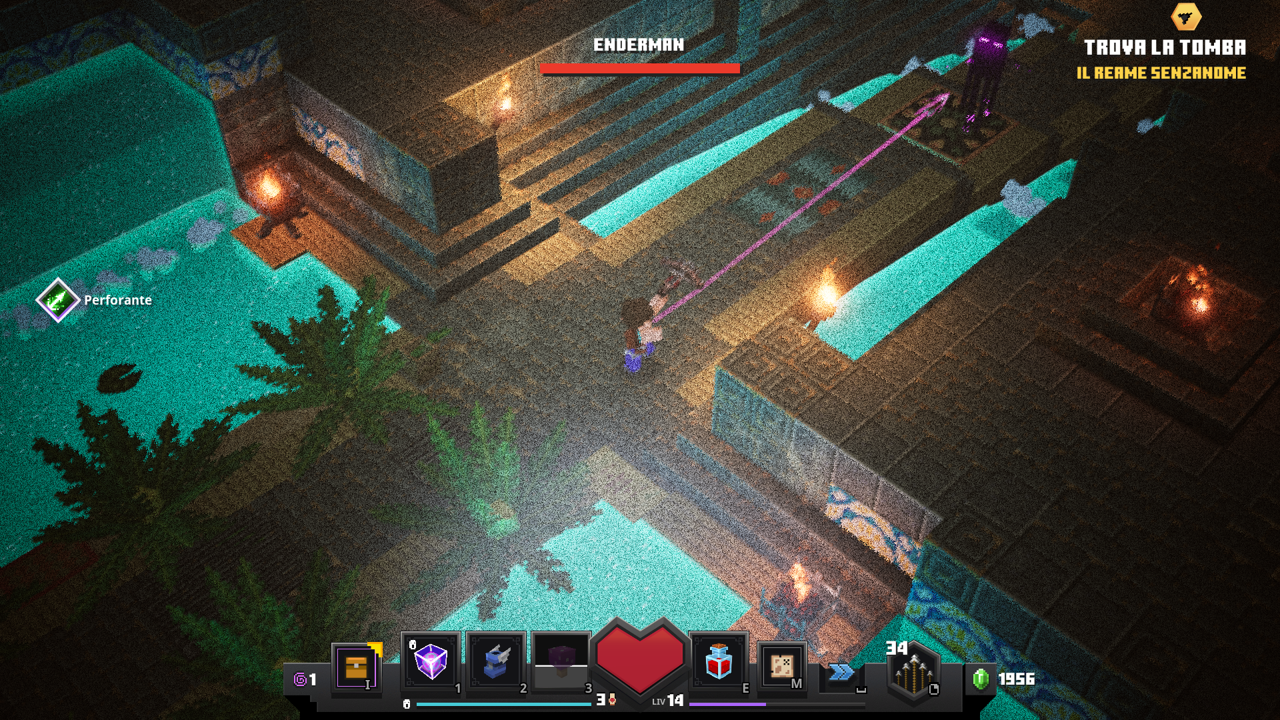
Task: Click the cyan experience progress bar
Action: tap(500, 703)
